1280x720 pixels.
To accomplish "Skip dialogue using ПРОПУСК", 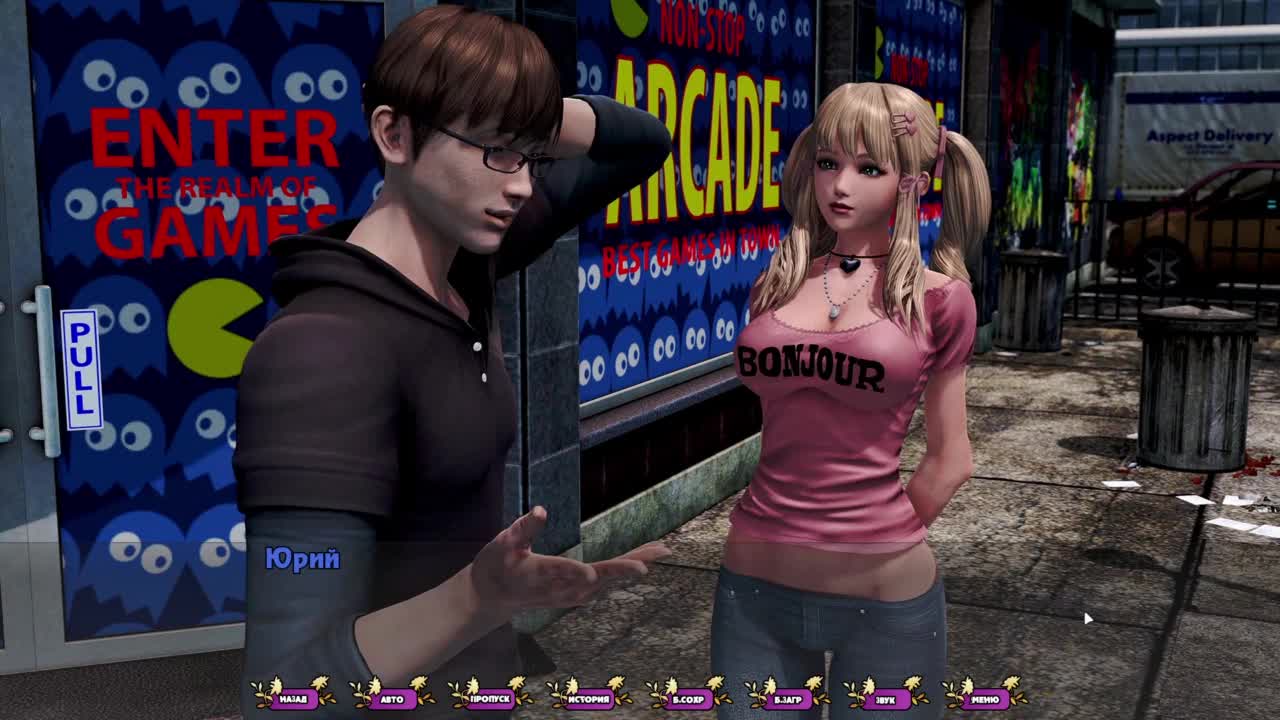I will click(491, 698).
